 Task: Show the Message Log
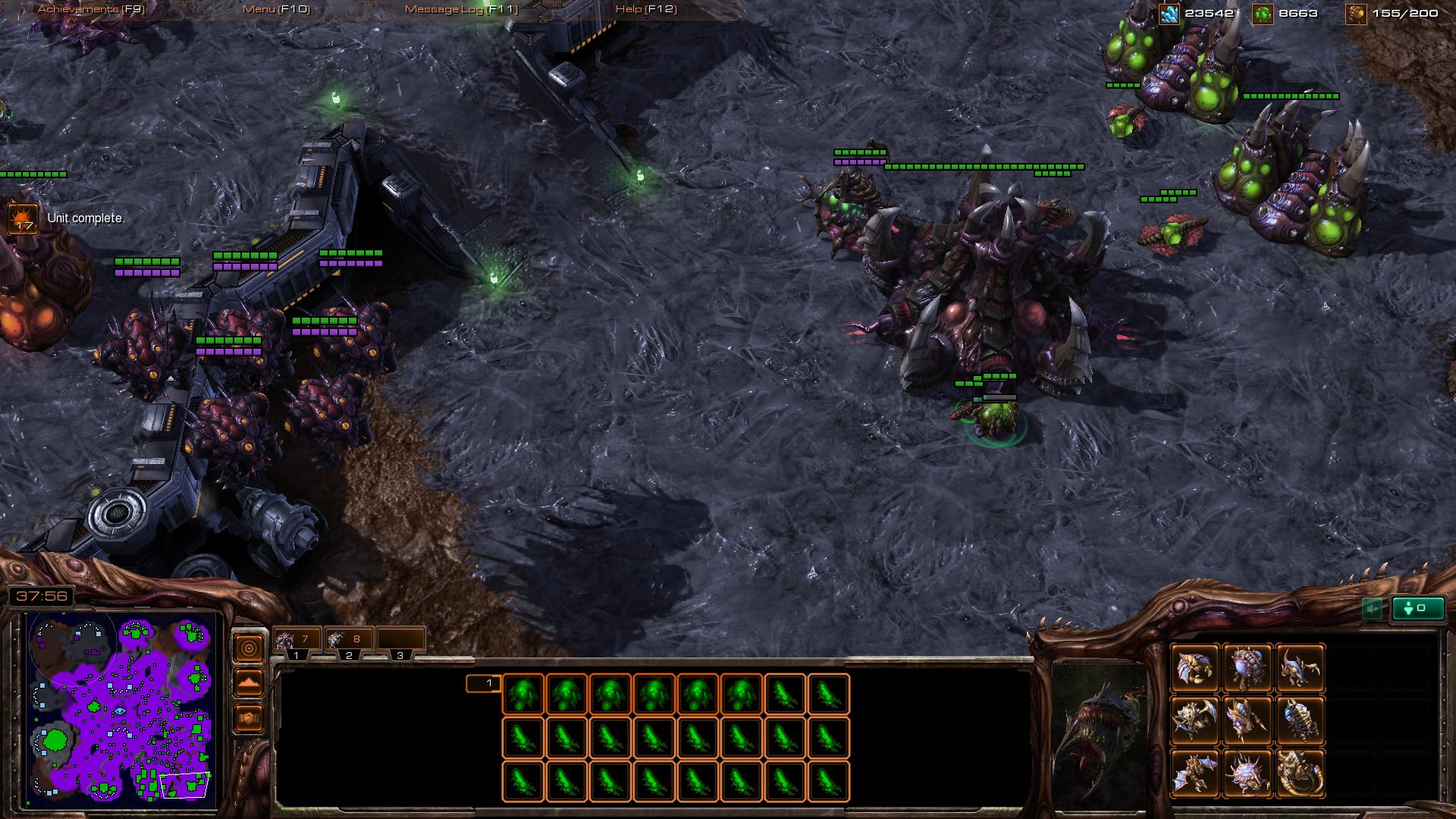pos(461,9)
